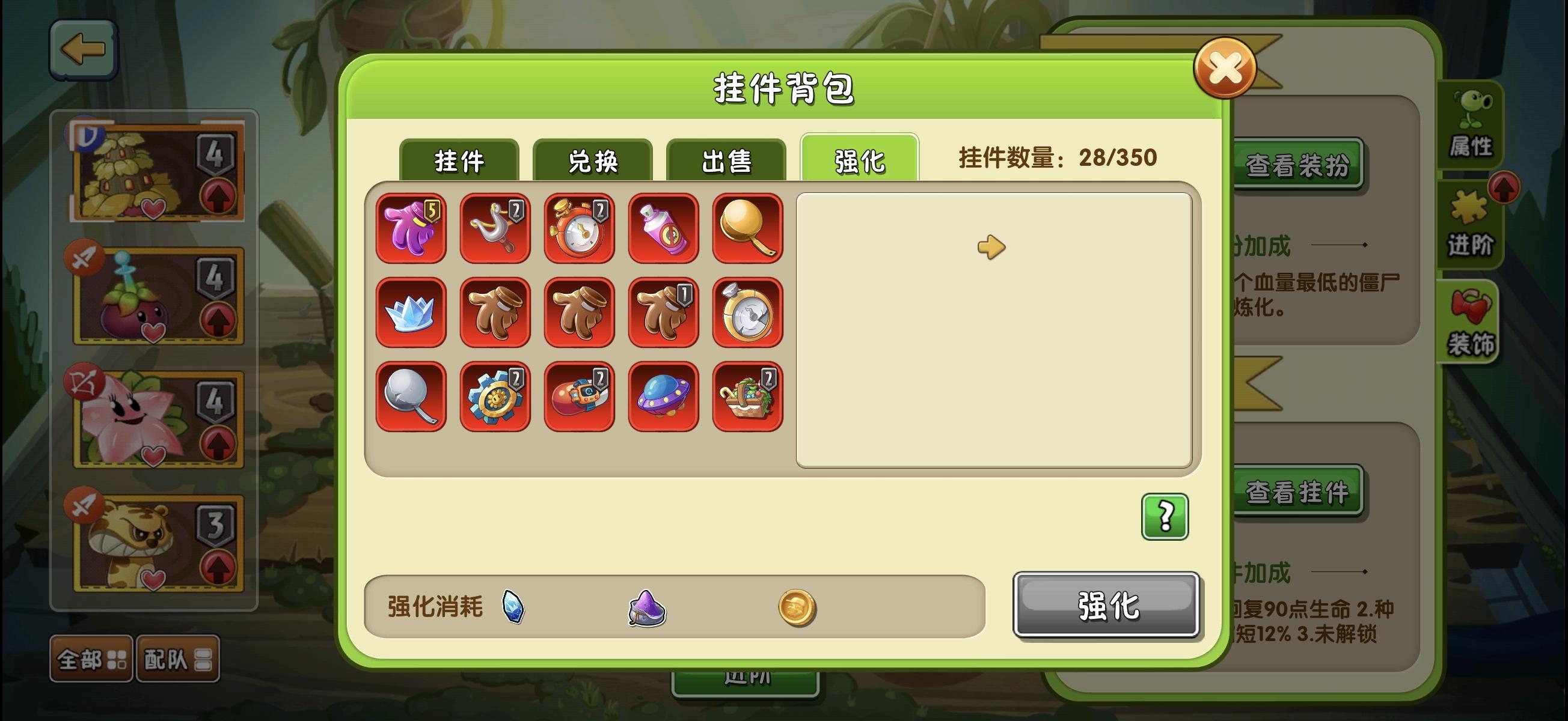Select the UFO pendant item
Screen dimensions: 1568x721
[663, 397]
